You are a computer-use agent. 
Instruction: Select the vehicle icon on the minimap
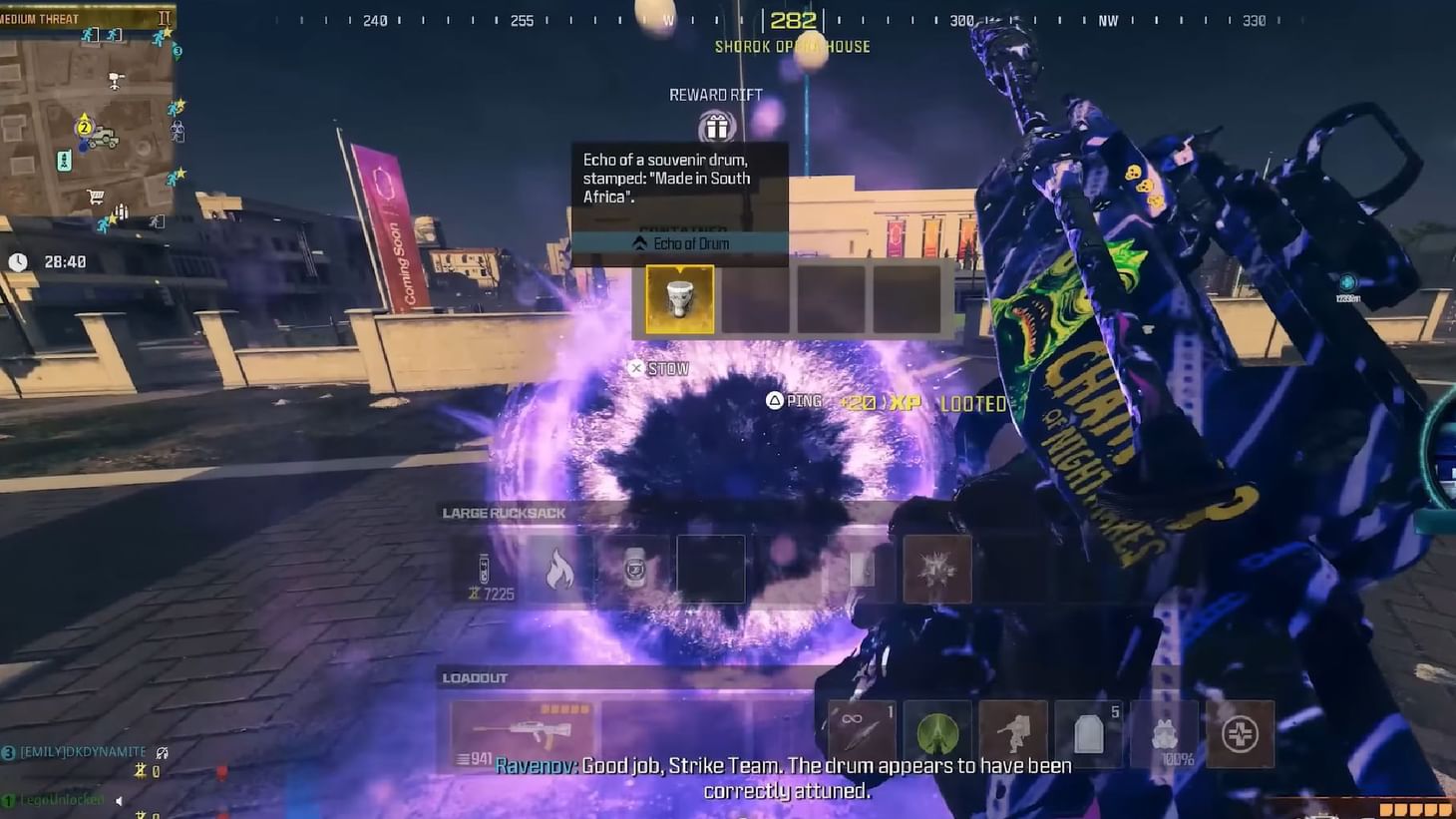104,139
